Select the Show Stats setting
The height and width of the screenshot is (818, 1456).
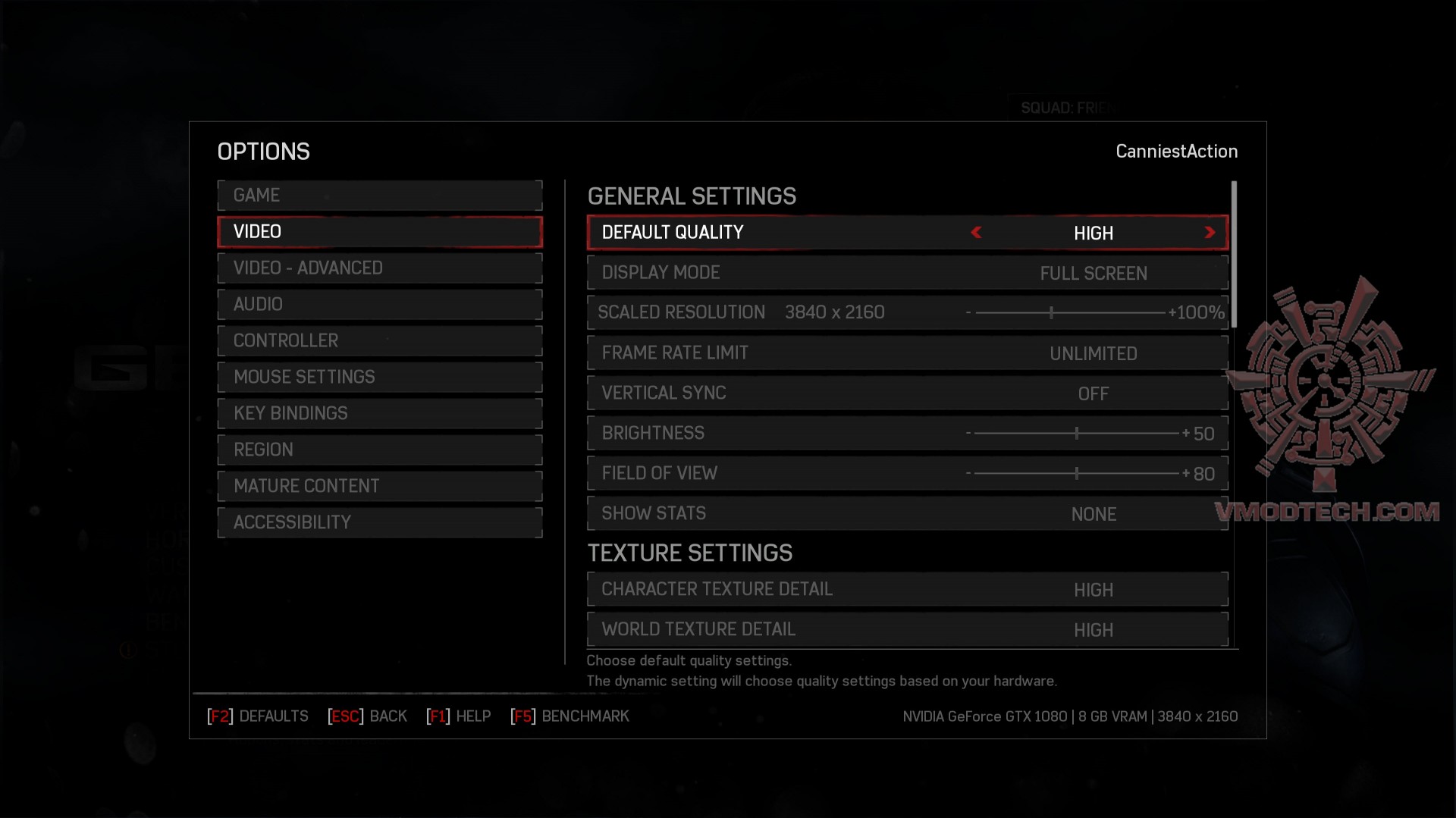point(907,514)
